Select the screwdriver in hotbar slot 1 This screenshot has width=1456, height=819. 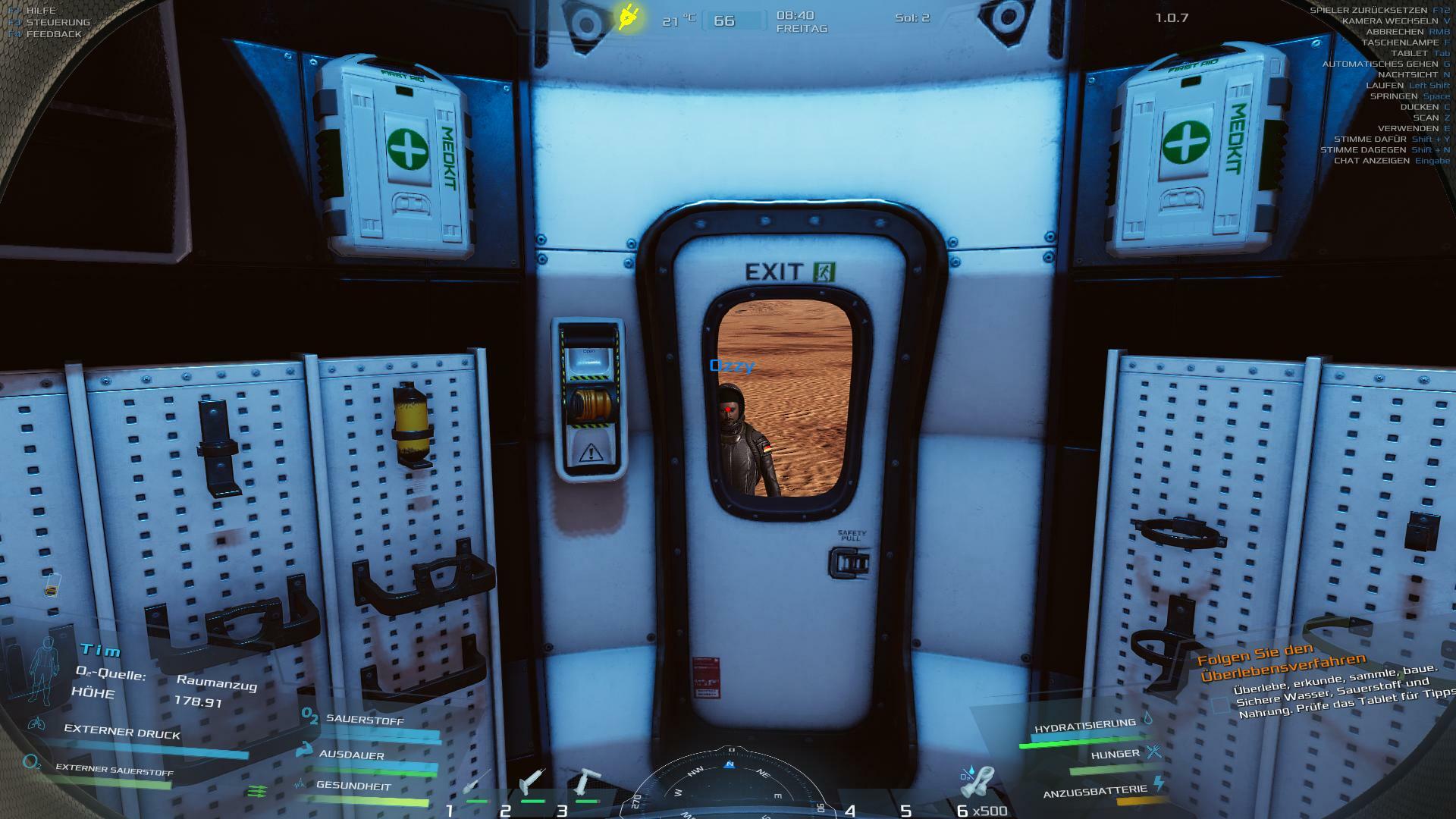click(477, 784)
